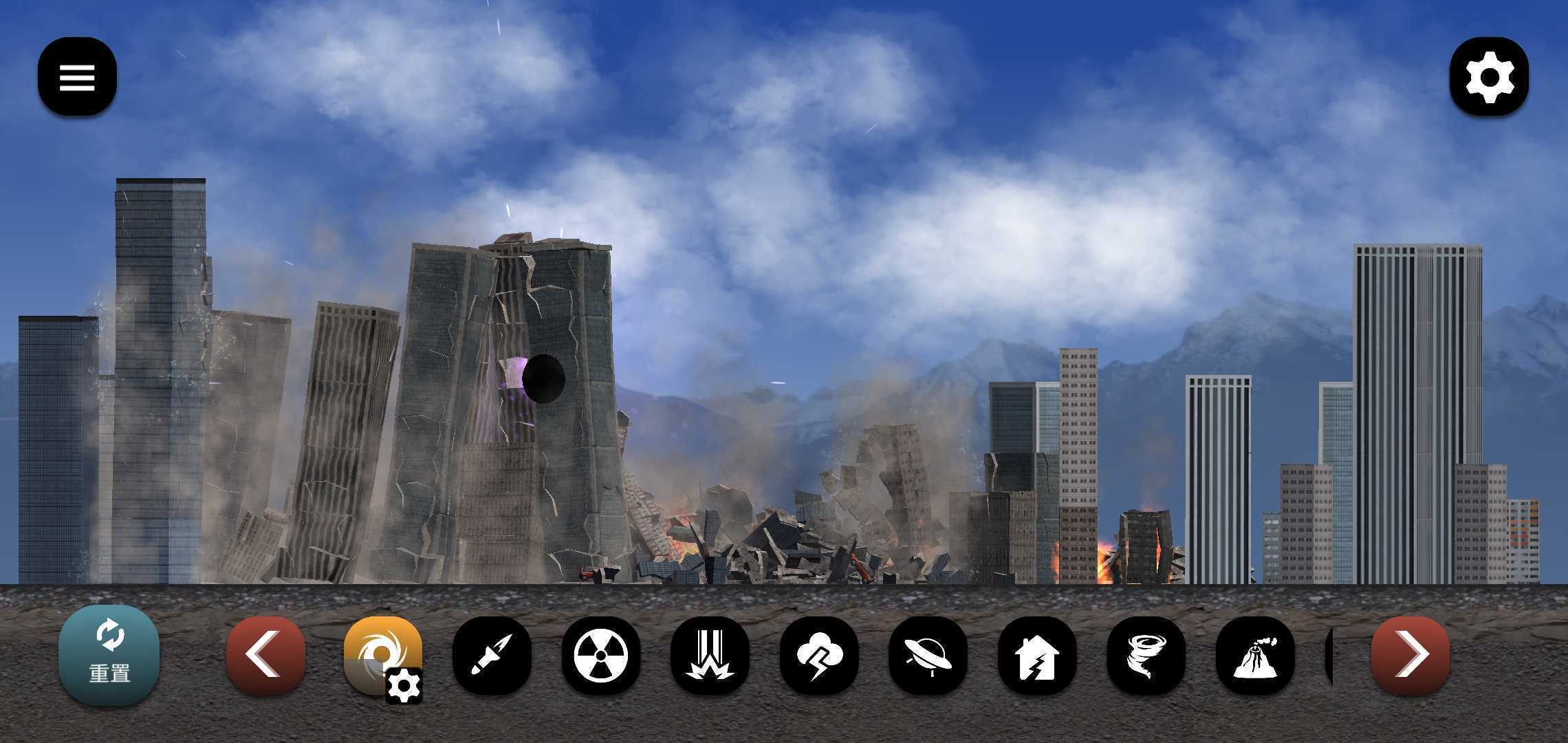Image resolution: width=1568 pixels, height=743 pixels.
Task: Activate the tornado disaster
Action: tap(1146, 655)
